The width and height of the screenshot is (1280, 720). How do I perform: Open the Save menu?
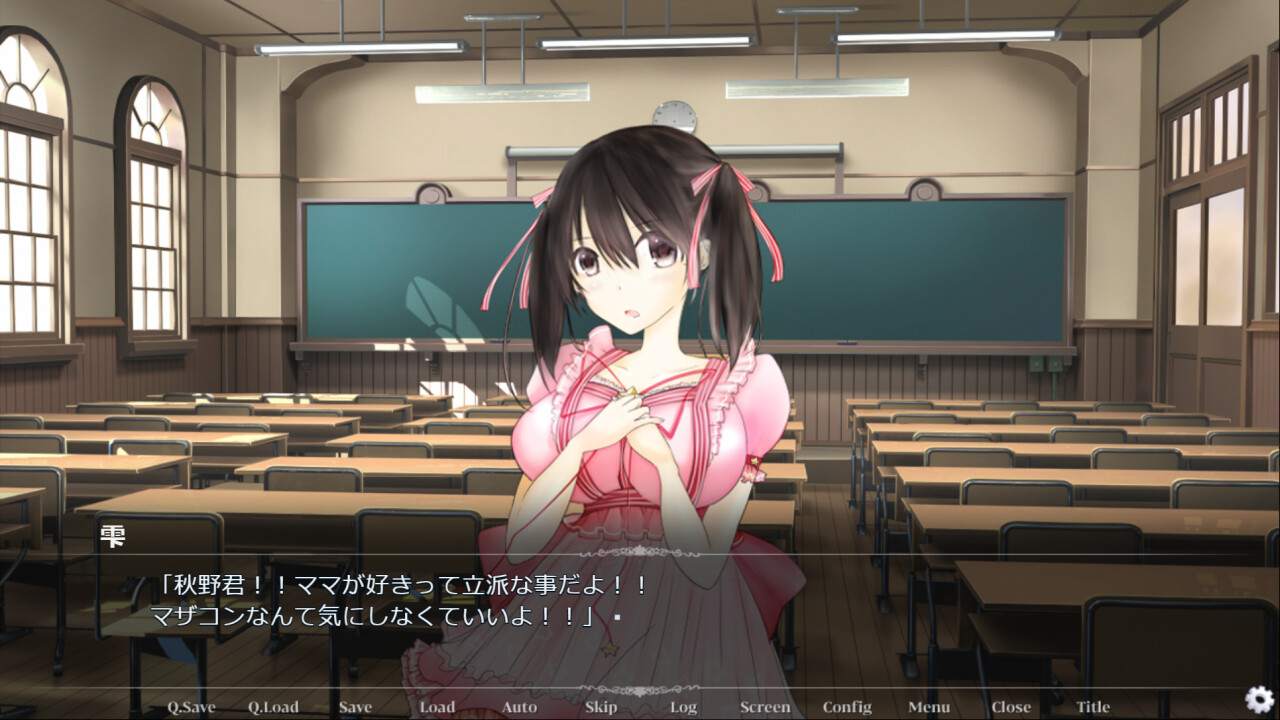tap(355, 707)
